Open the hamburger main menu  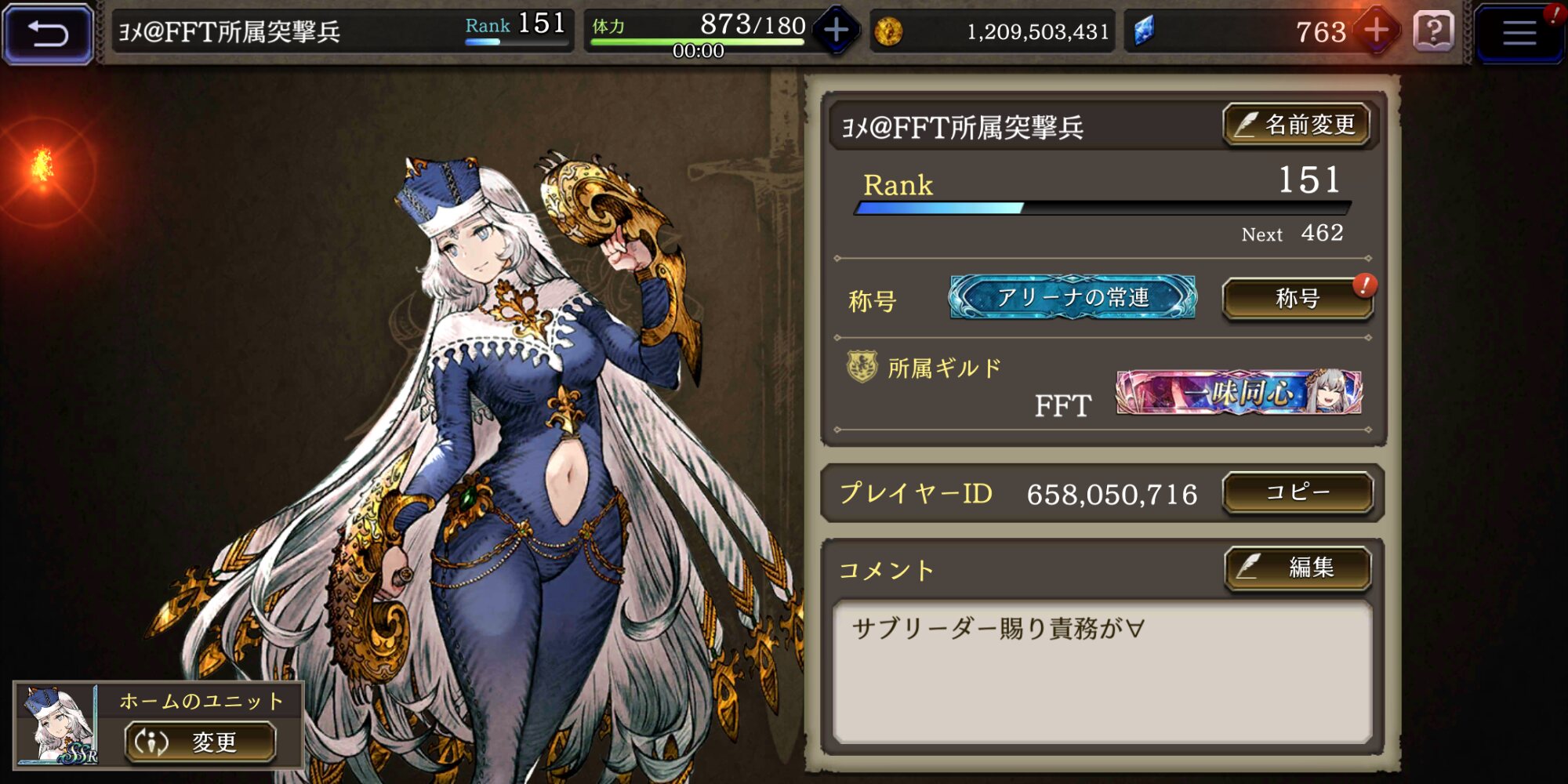coord(1519,33)
